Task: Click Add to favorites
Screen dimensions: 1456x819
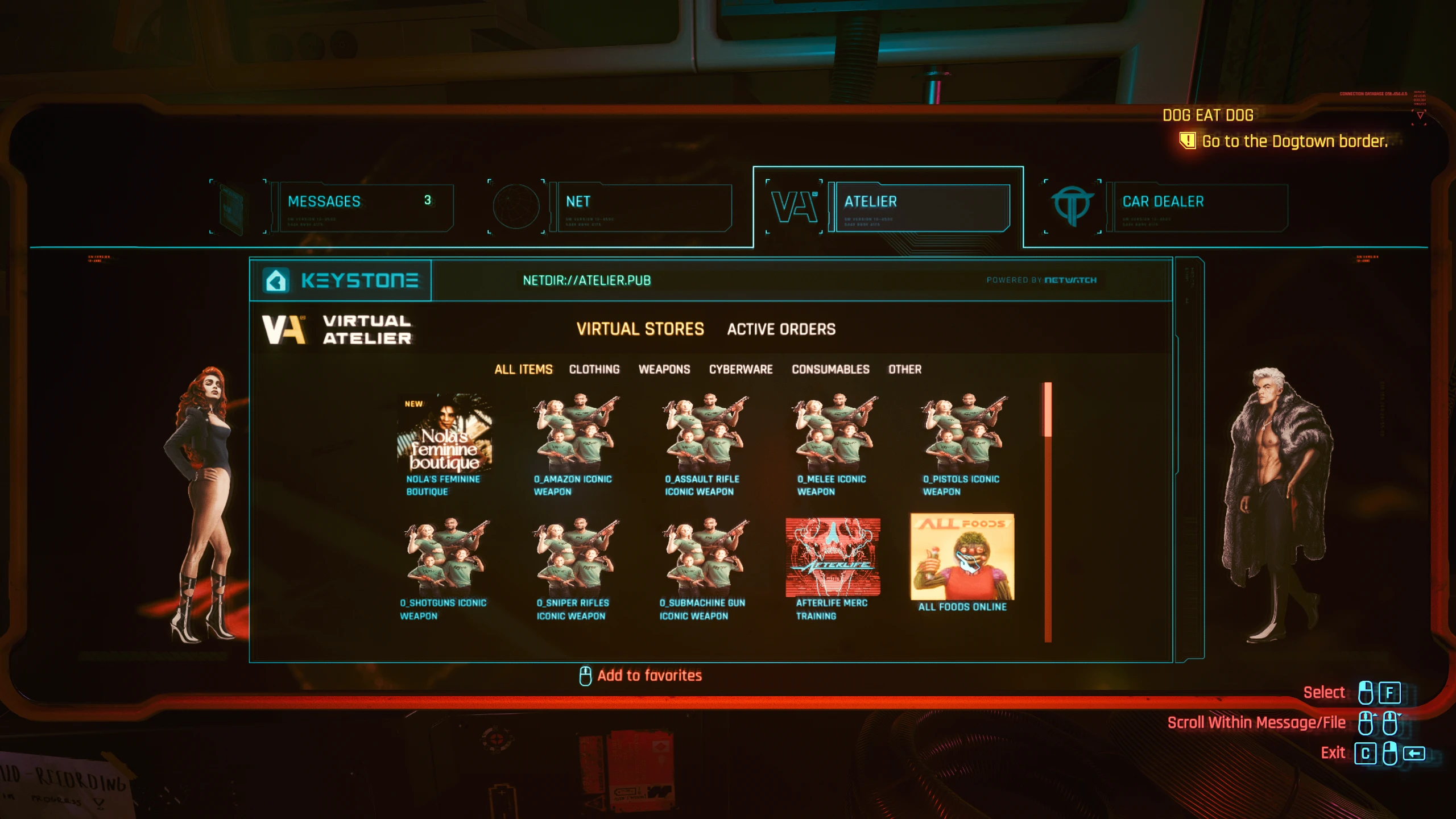Action: coord(648,675)
